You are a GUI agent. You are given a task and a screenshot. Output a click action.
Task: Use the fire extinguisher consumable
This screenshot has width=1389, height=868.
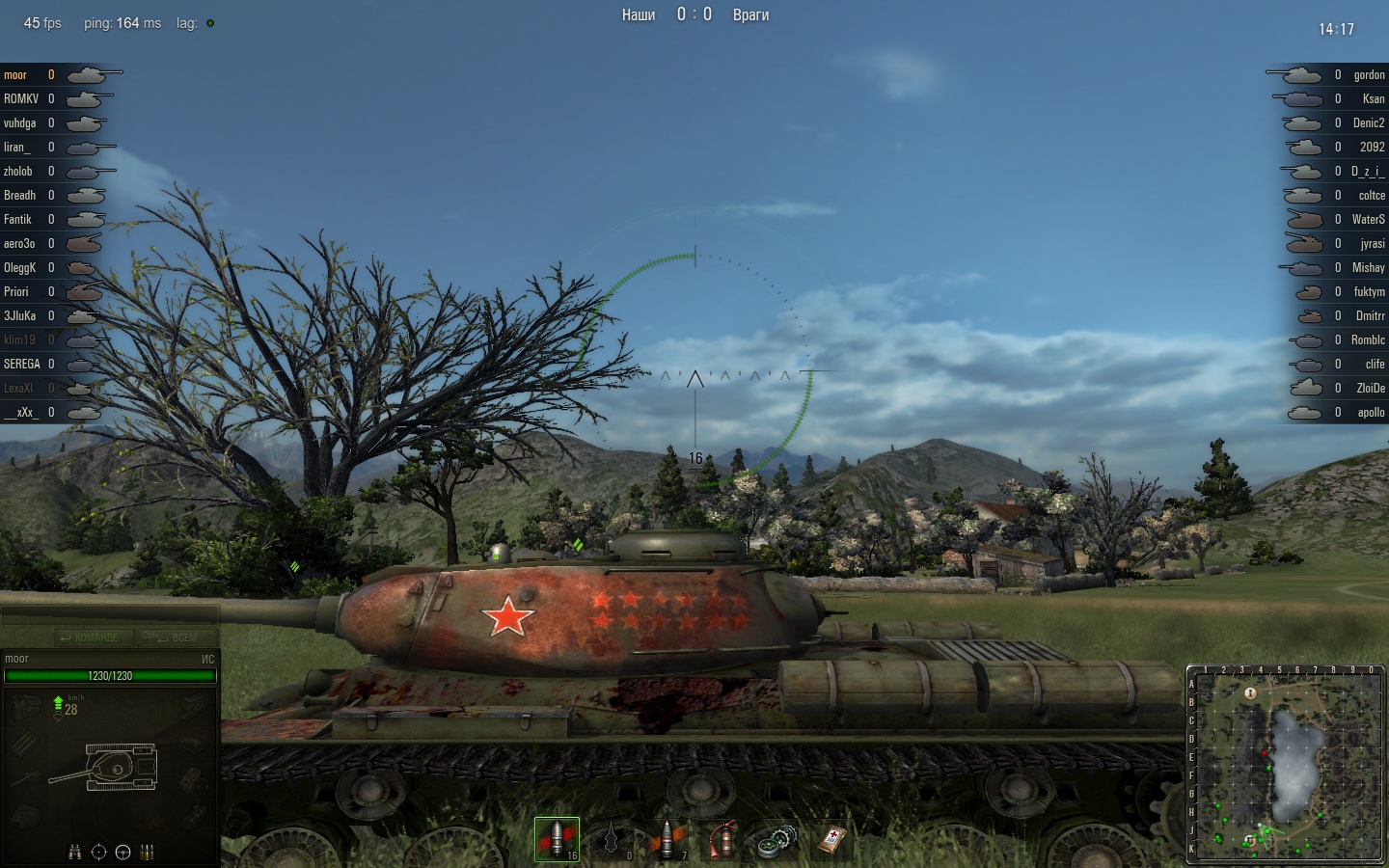(x=722, y=839)
